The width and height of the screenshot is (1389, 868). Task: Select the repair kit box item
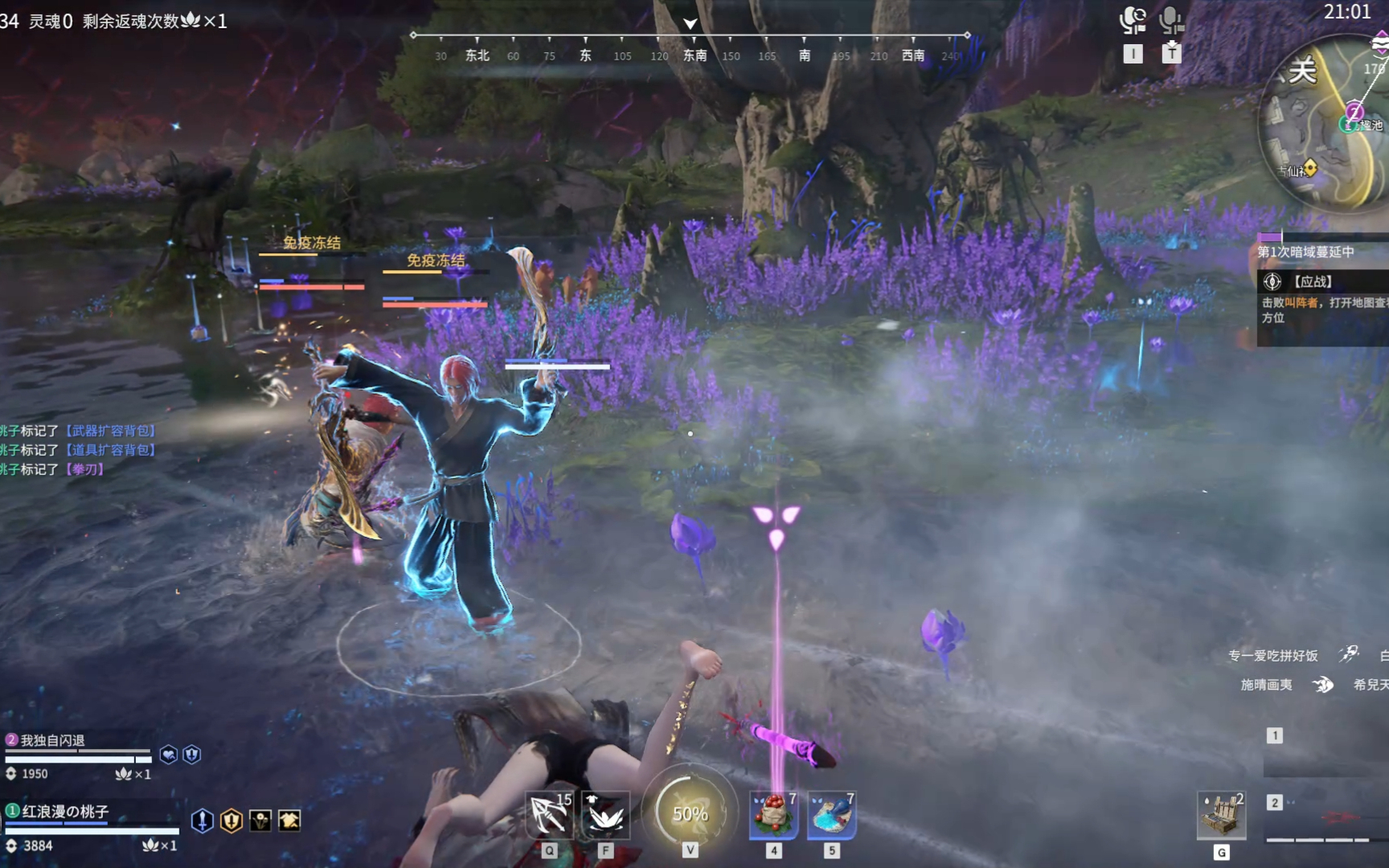pyautogui.click(x=1221, y=815)
